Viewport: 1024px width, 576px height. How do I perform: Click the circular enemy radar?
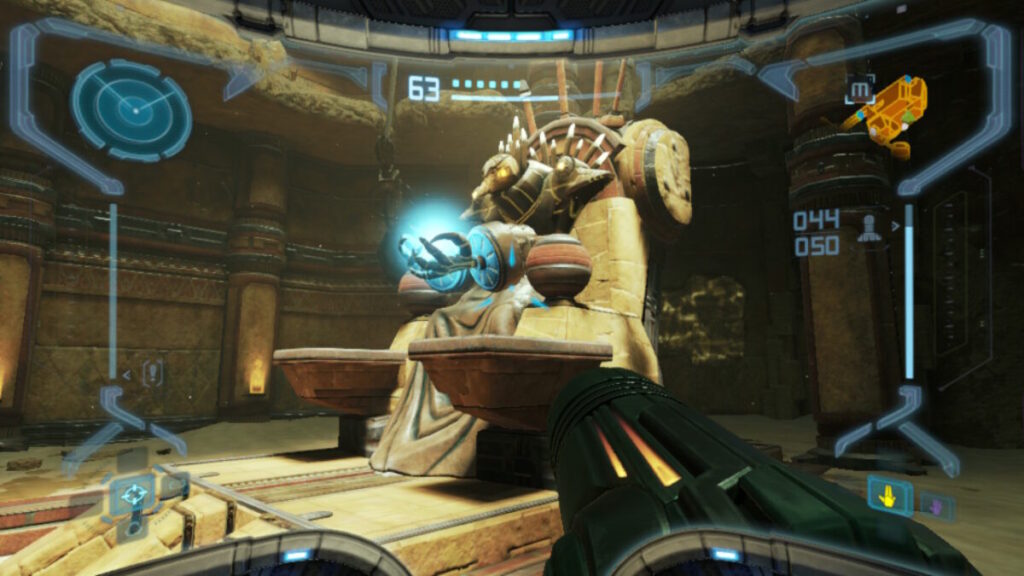pyautogui.click(x=131, y=110)
